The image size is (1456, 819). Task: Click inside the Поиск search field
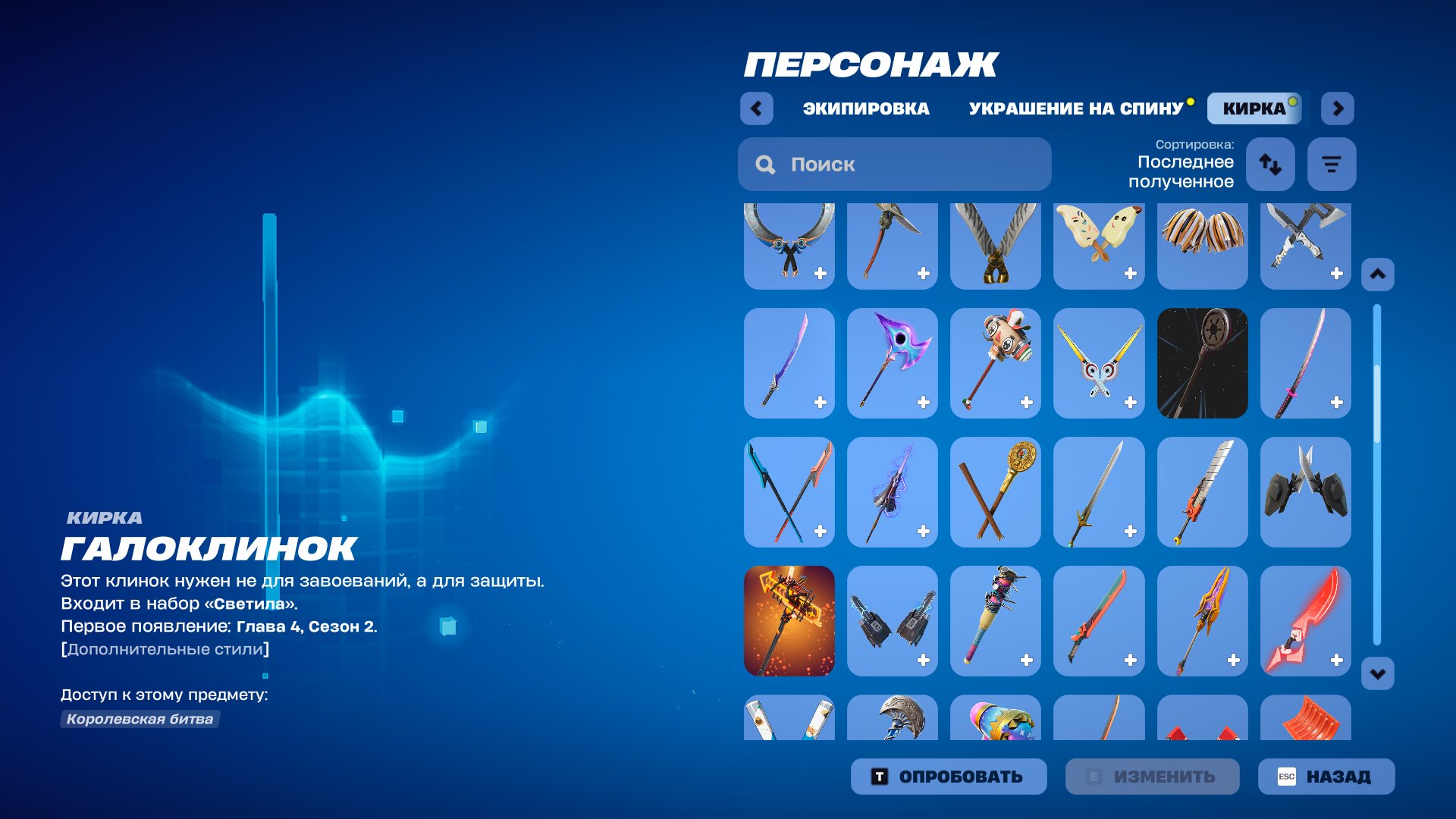895,164
